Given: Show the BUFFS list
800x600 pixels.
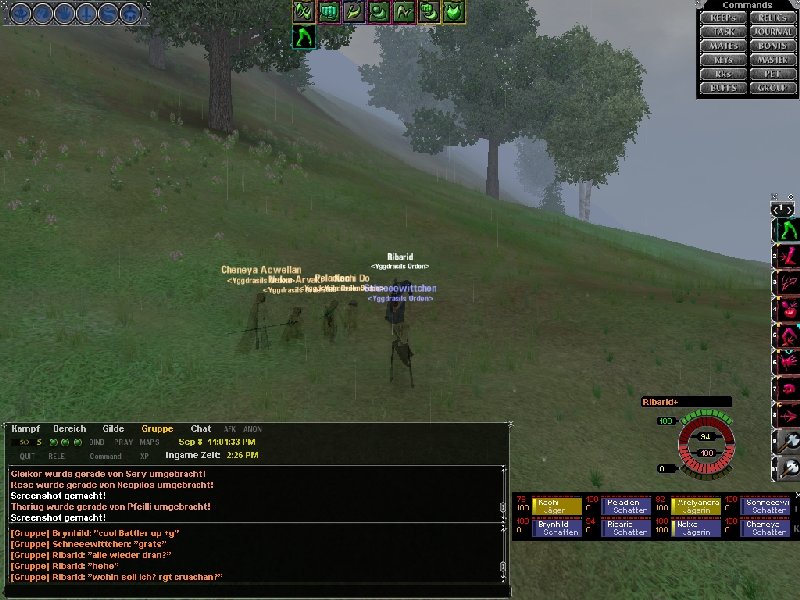Looking at the screenshot, I should pyautogui.click(x=721, y=88).
